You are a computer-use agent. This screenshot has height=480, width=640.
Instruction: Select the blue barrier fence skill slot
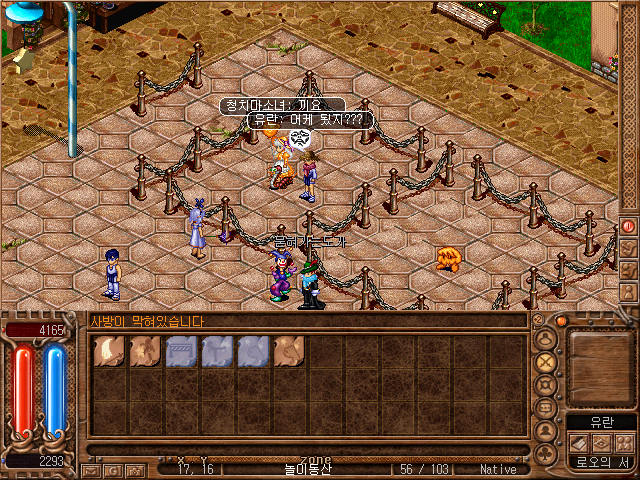click(x=180, y=352)
